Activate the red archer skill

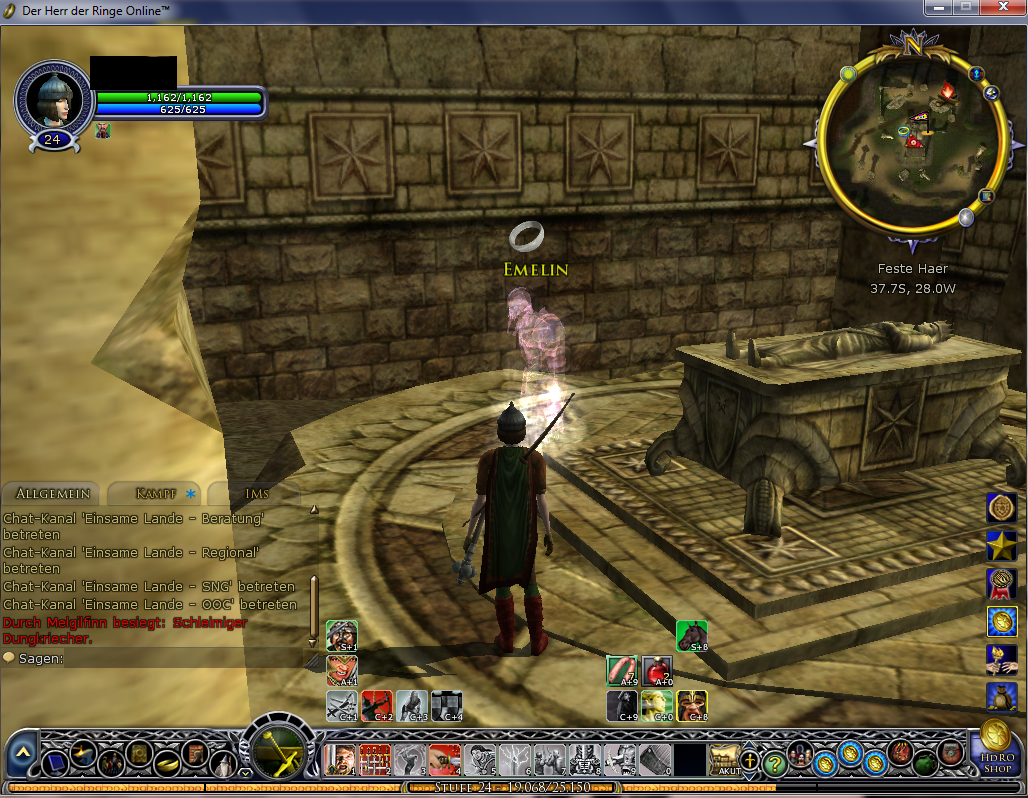click(x=376, y=705)
